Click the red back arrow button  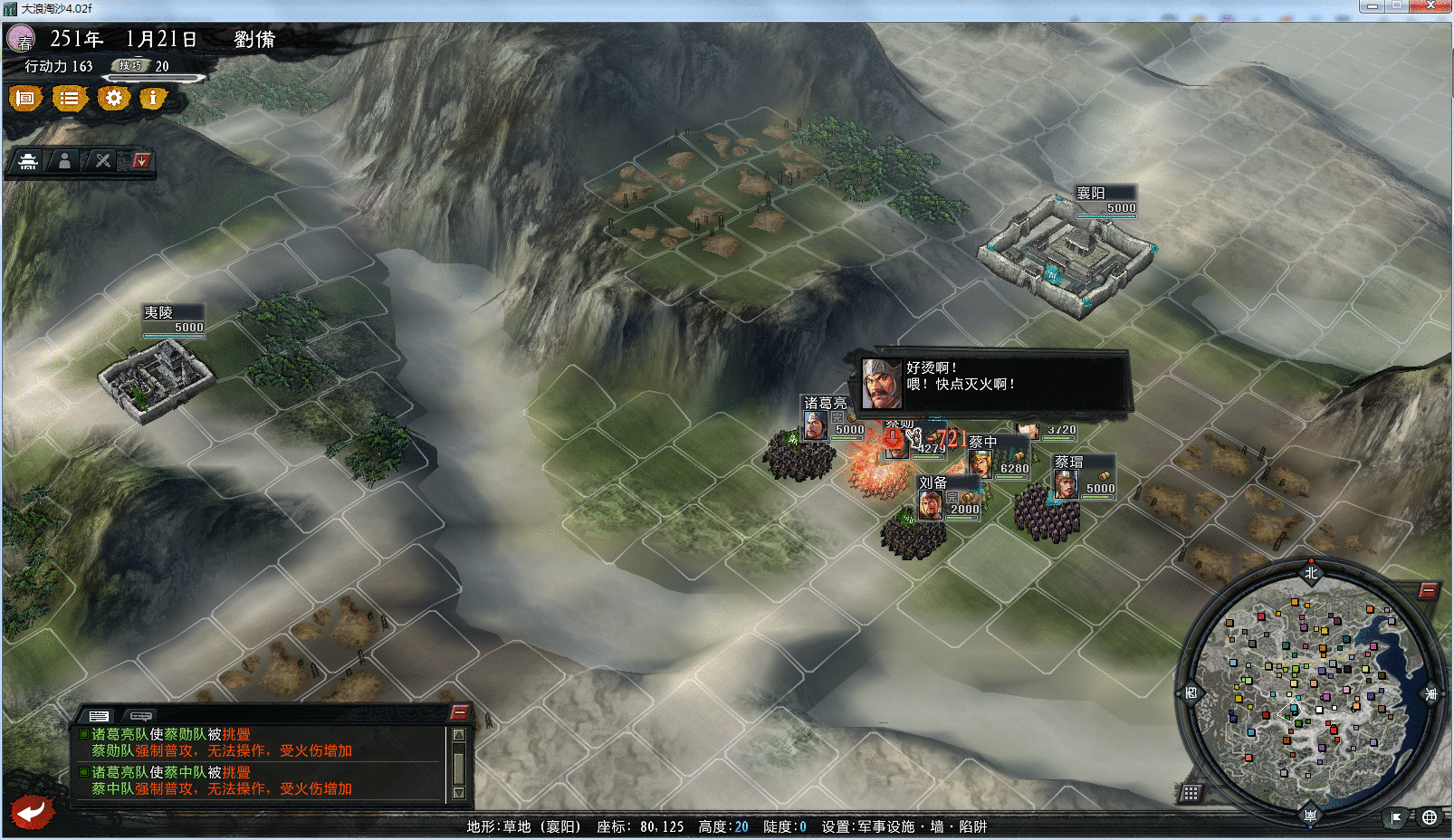click(x=33, y=811)
